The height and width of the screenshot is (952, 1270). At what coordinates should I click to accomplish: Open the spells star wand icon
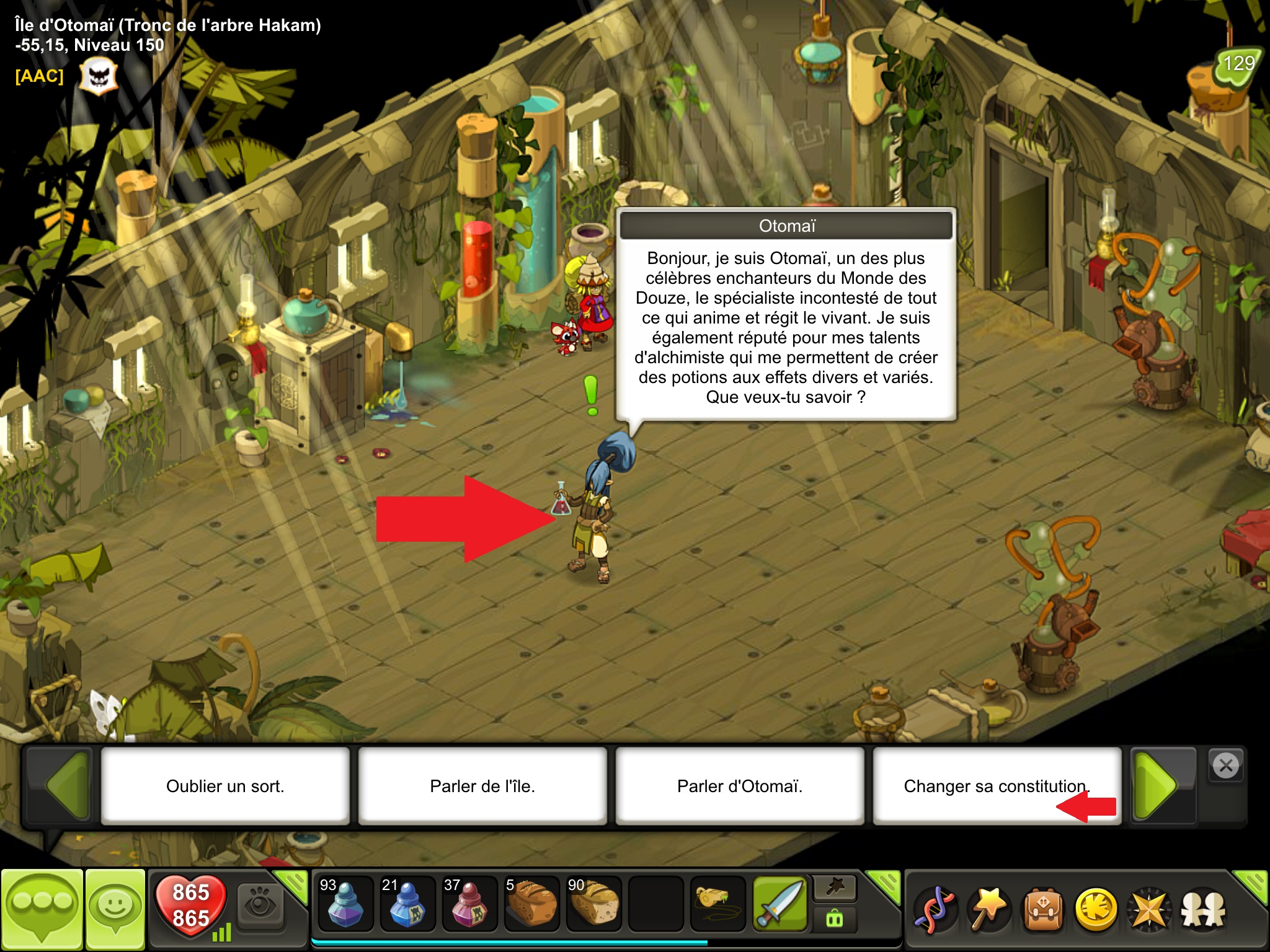[x=988, y=909]
